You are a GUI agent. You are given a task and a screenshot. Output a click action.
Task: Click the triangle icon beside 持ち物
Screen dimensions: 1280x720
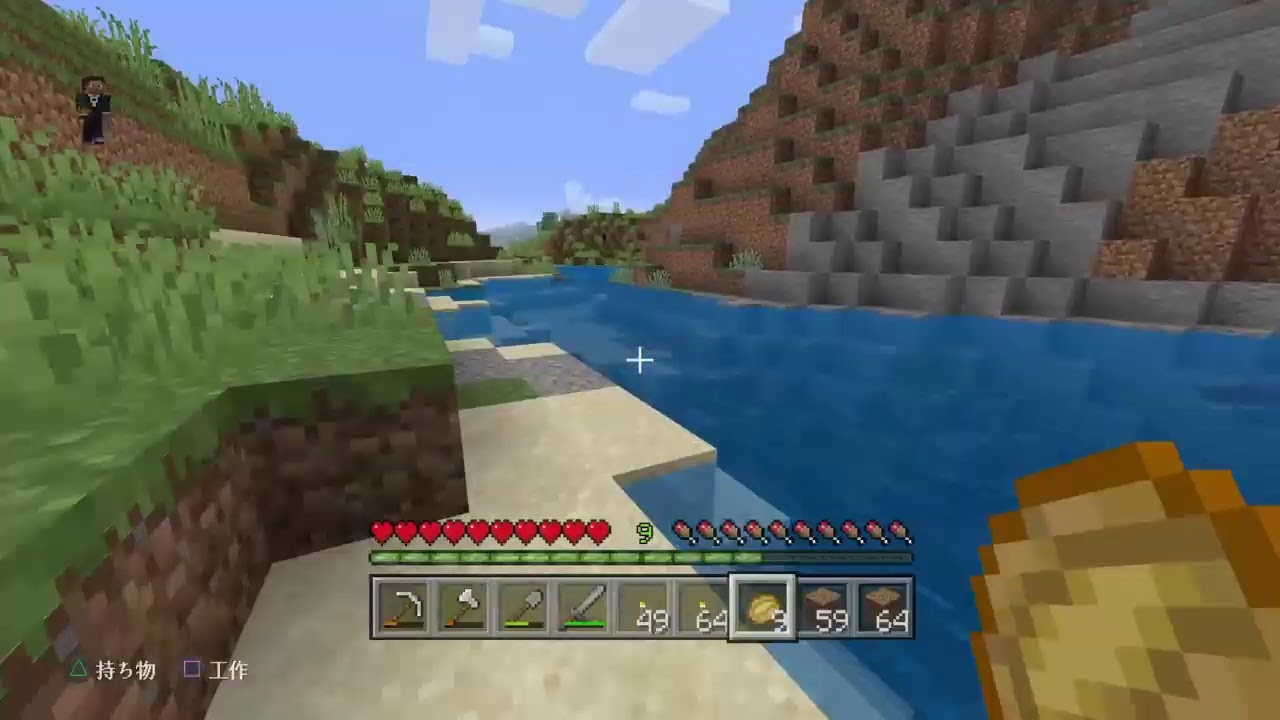click(79, 670)
